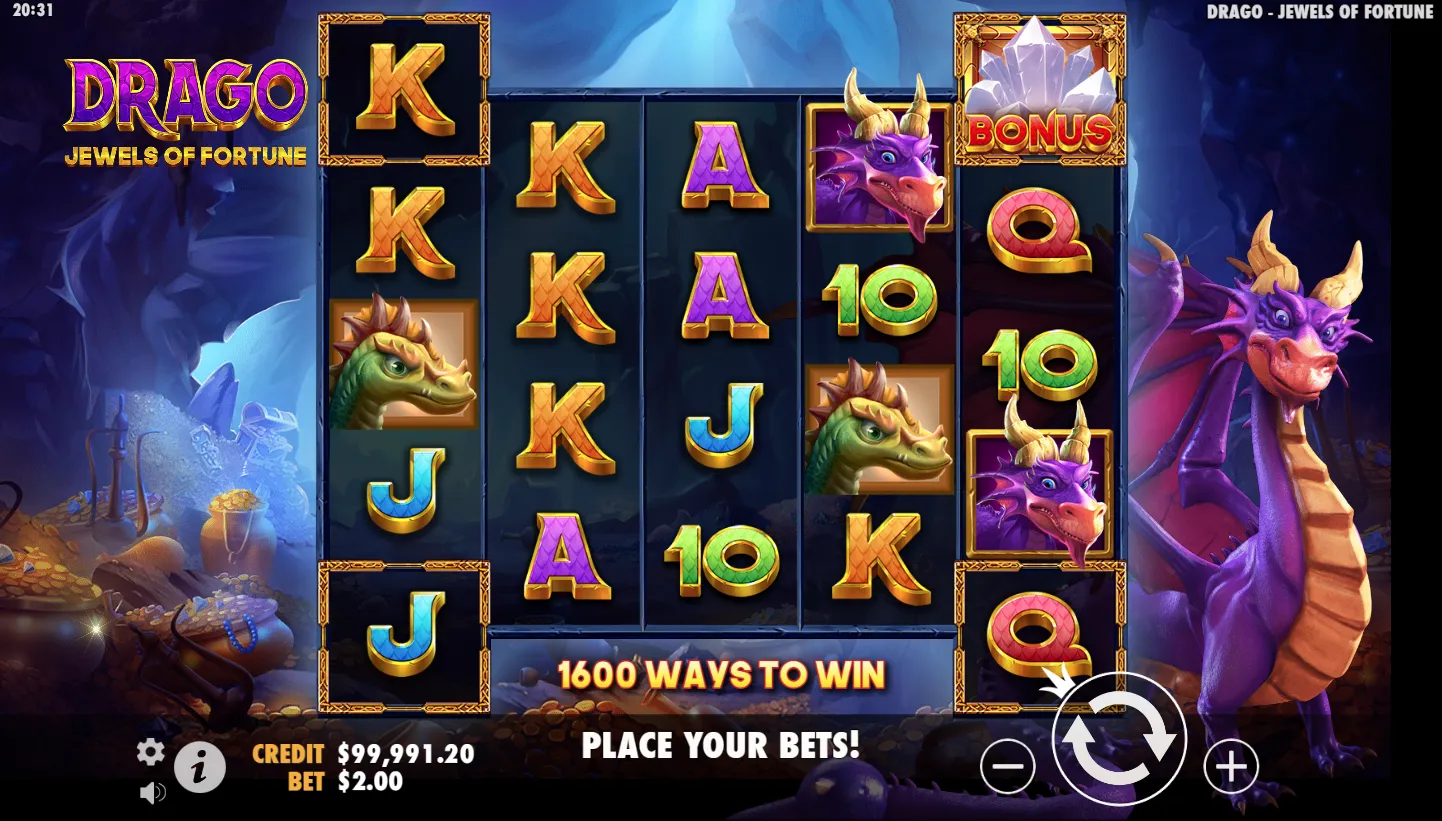Increase the bet with the plus button

(1230, 767)
